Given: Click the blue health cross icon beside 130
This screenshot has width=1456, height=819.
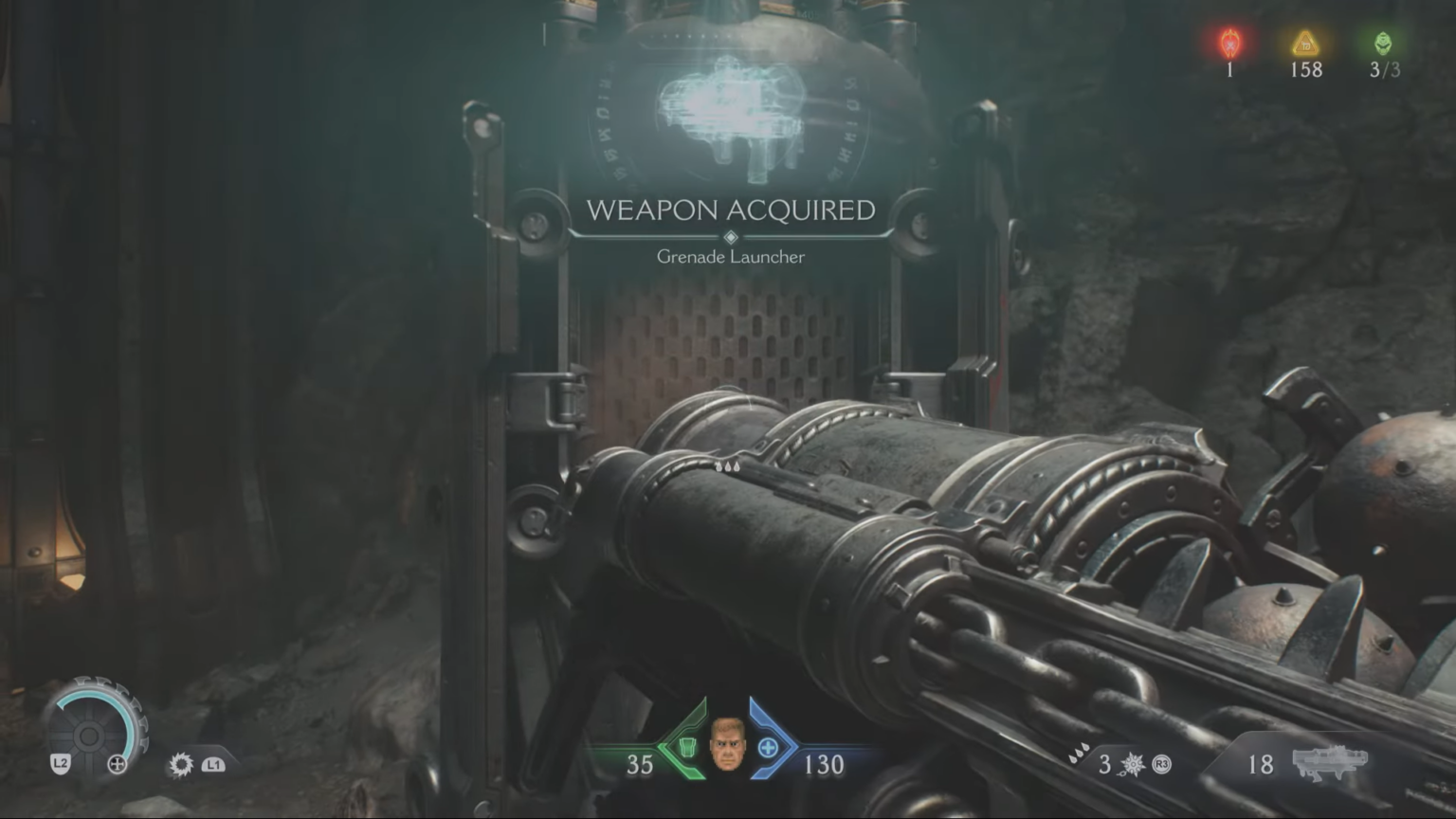Looking at the screenshot, I should 766,749.
